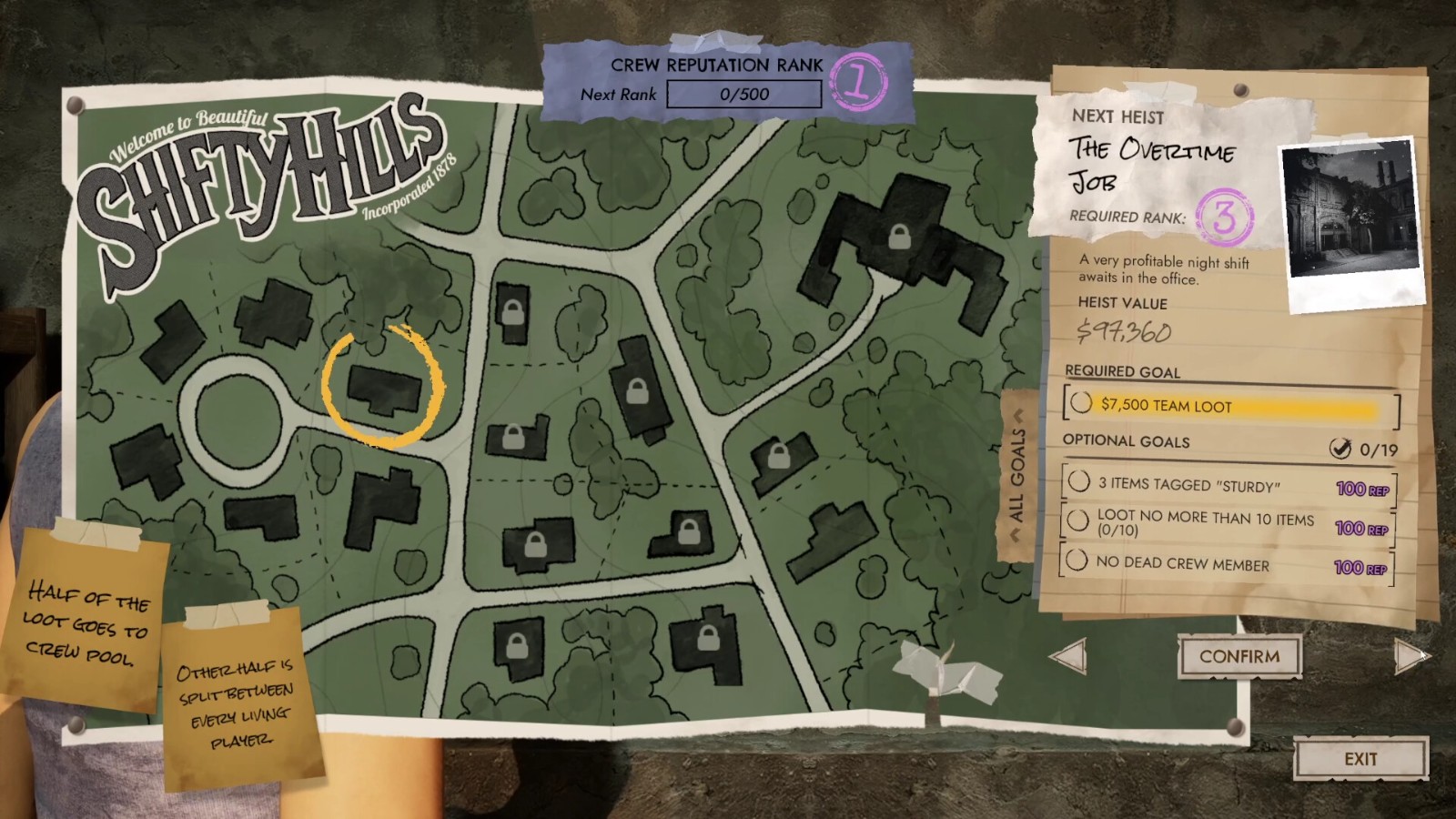Pick the Loot No More Than 10 Items goal
The image size is (1456, 819).
(x=1228, y=524)
